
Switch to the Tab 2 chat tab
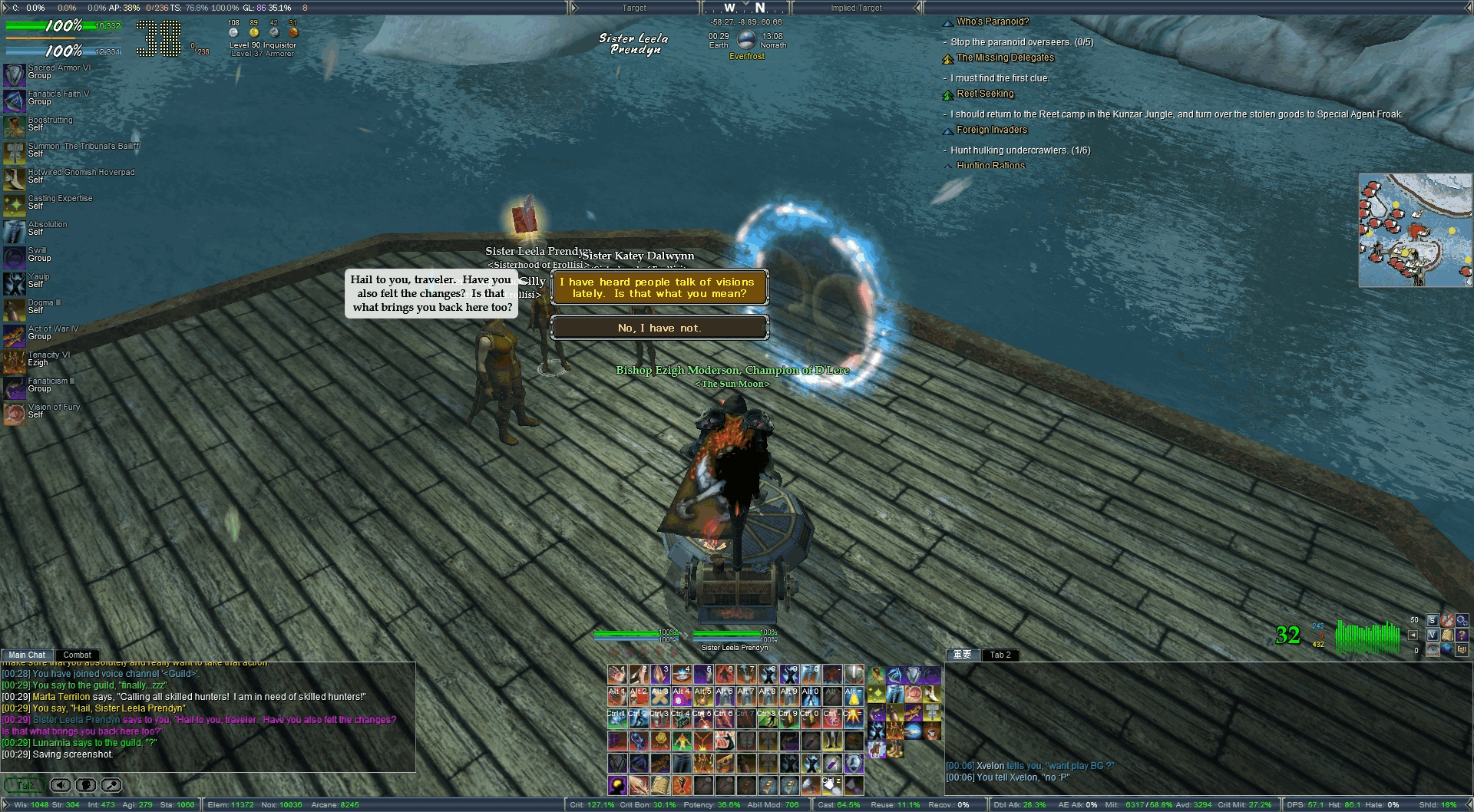point(1000,655)
